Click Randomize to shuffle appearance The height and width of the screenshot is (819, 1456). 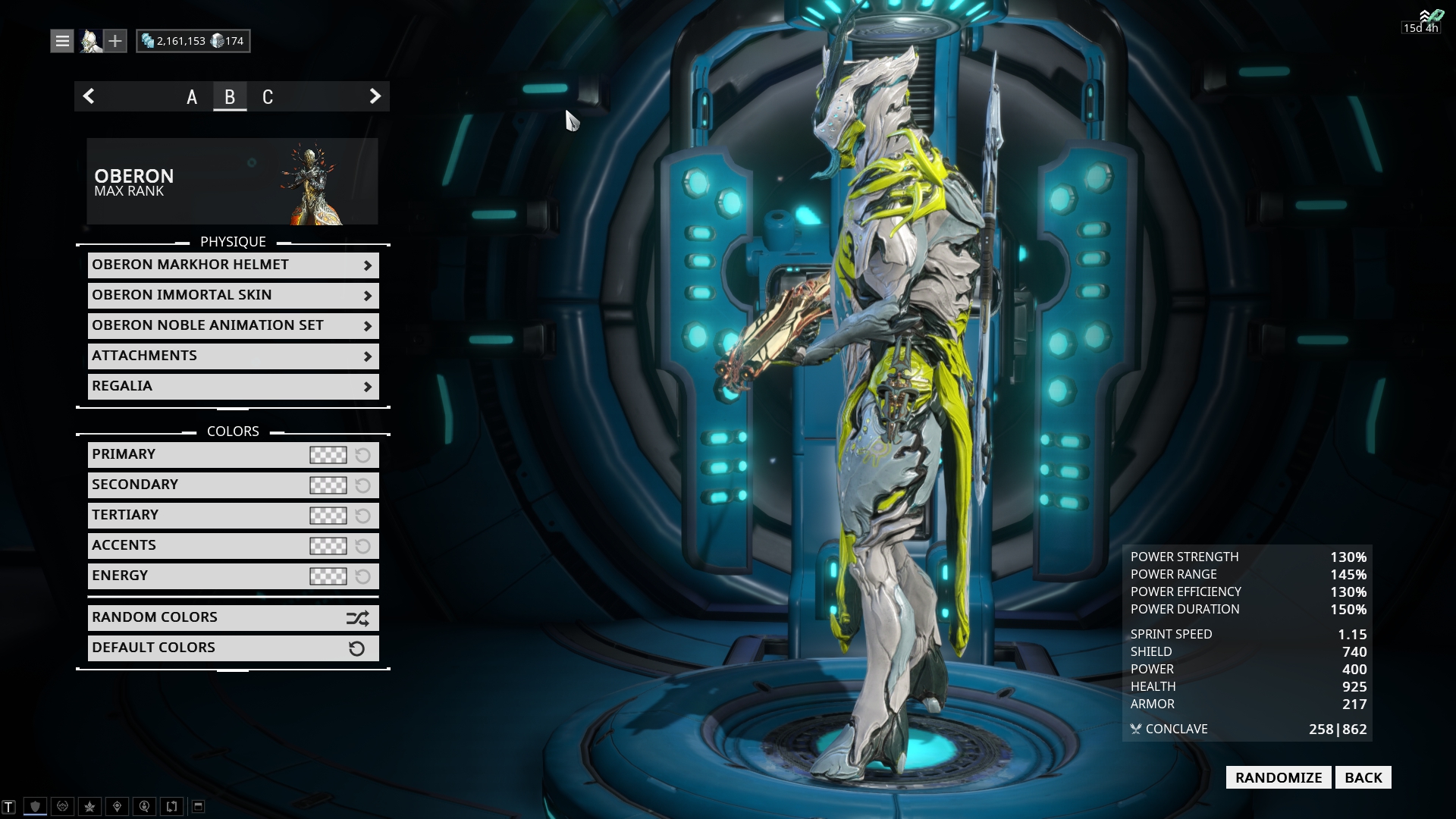[1277, 777]
